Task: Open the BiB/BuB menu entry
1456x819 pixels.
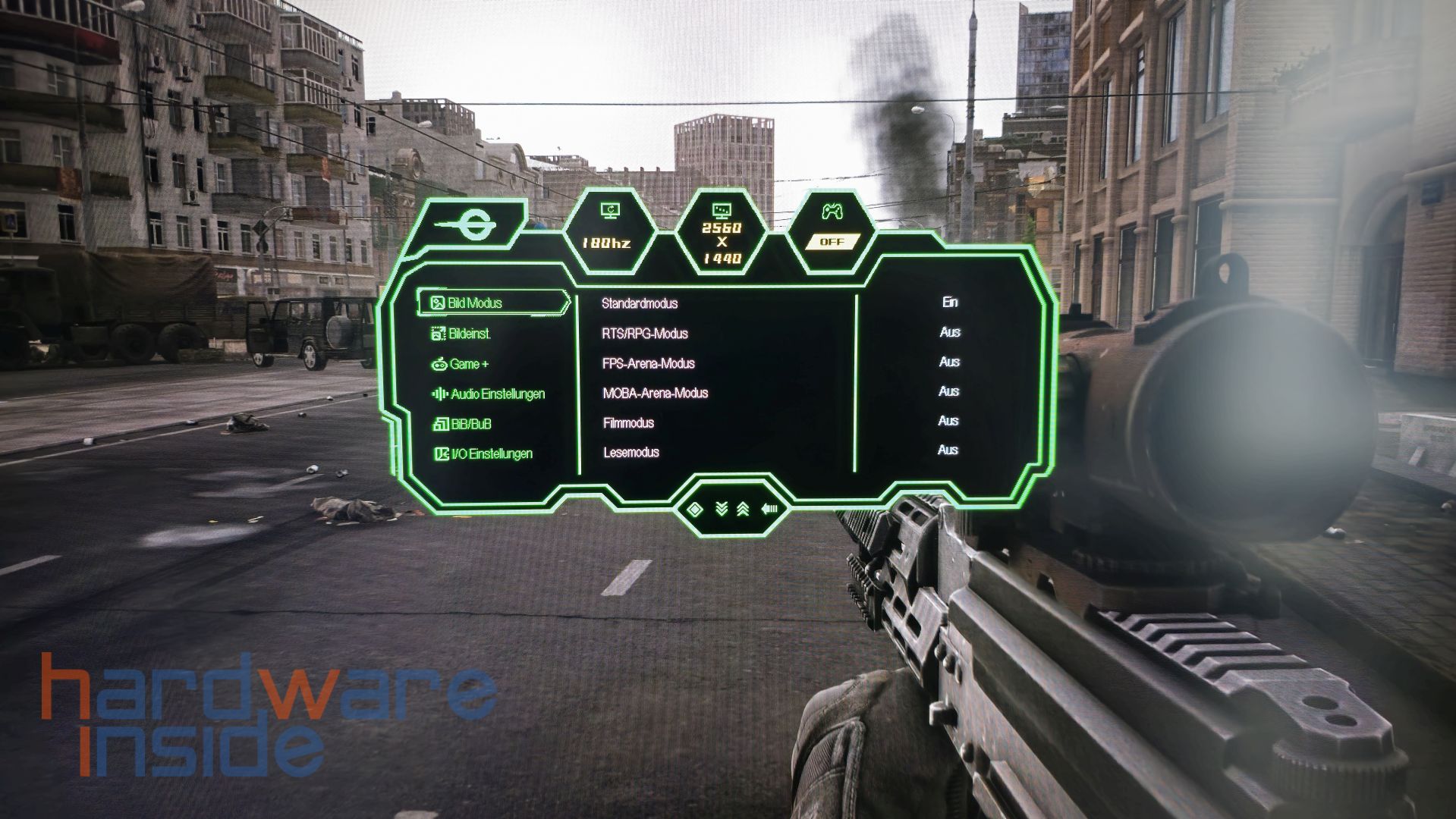Action: pos(470,424)
